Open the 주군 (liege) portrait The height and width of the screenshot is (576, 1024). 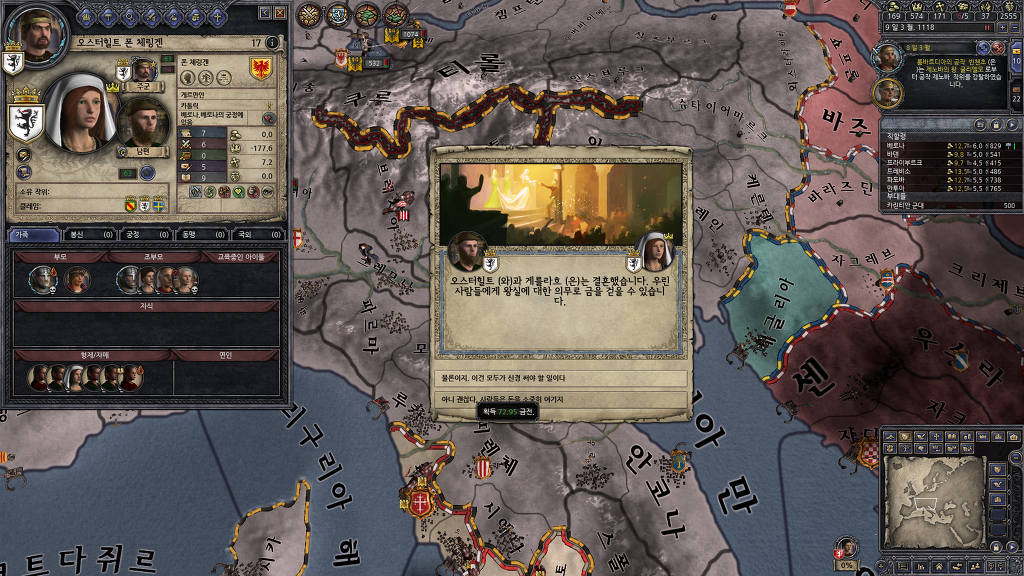pyautogui.click(x=143, y=69)
